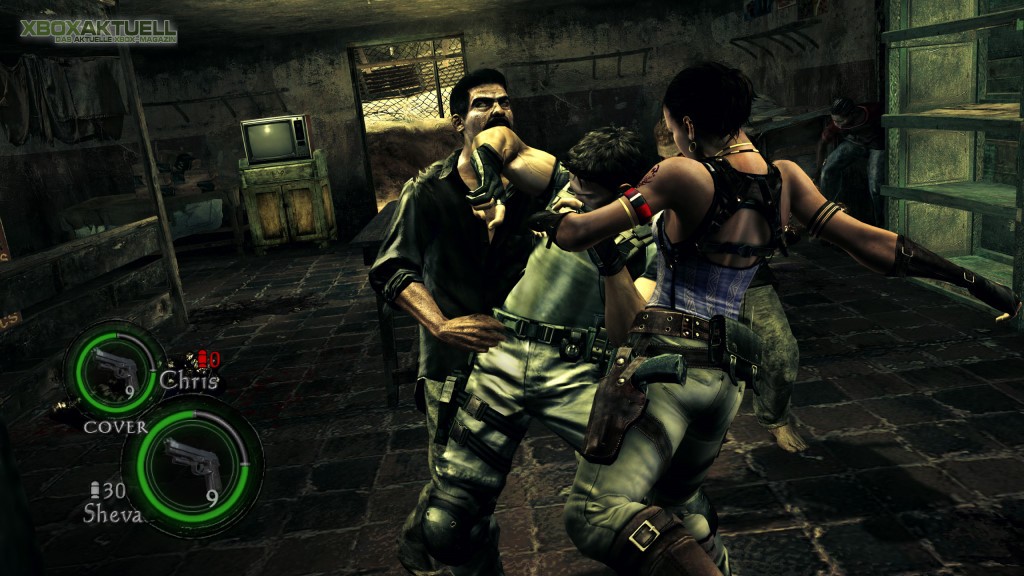Select Chris's handgun weapon icon
1024x576 pixels.
112,366
